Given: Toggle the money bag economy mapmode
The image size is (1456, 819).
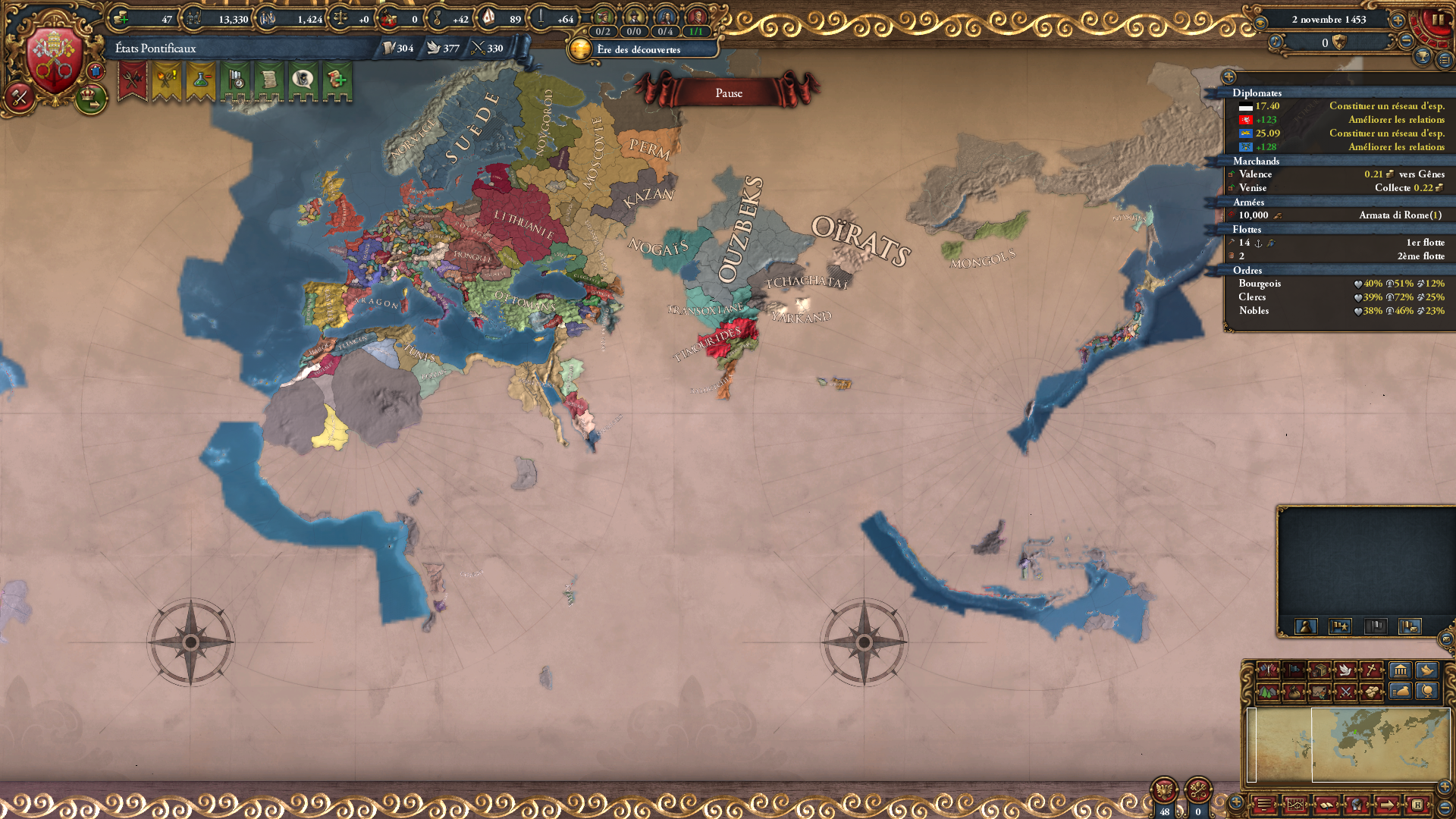Looking at the screenshot, I should coord(1293,692).
